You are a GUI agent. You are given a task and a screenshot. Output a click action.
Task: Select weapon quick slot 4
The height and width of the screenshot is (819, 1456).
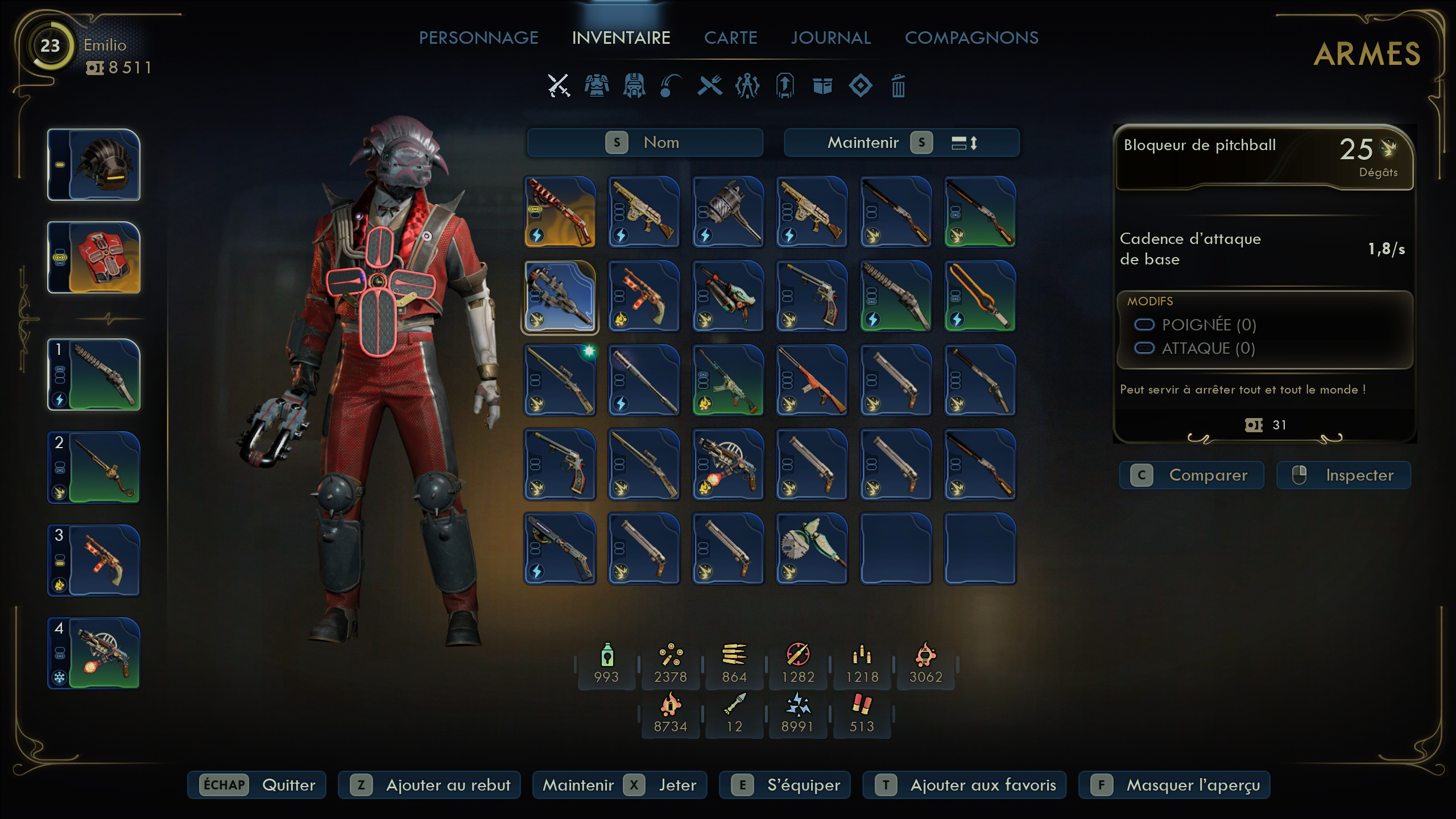point(94,653)
